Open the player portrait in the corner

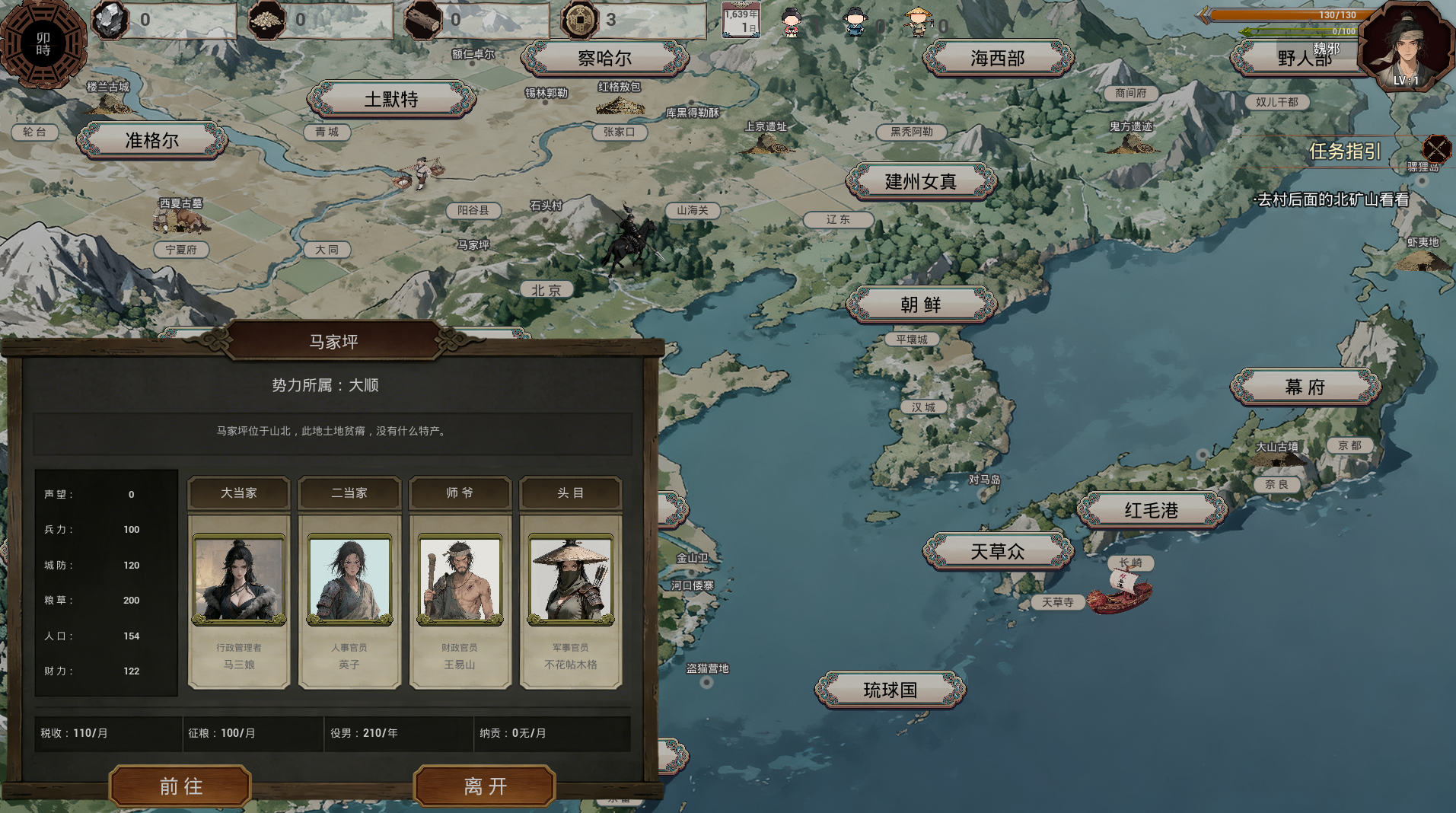click(x=1405, y=47)
